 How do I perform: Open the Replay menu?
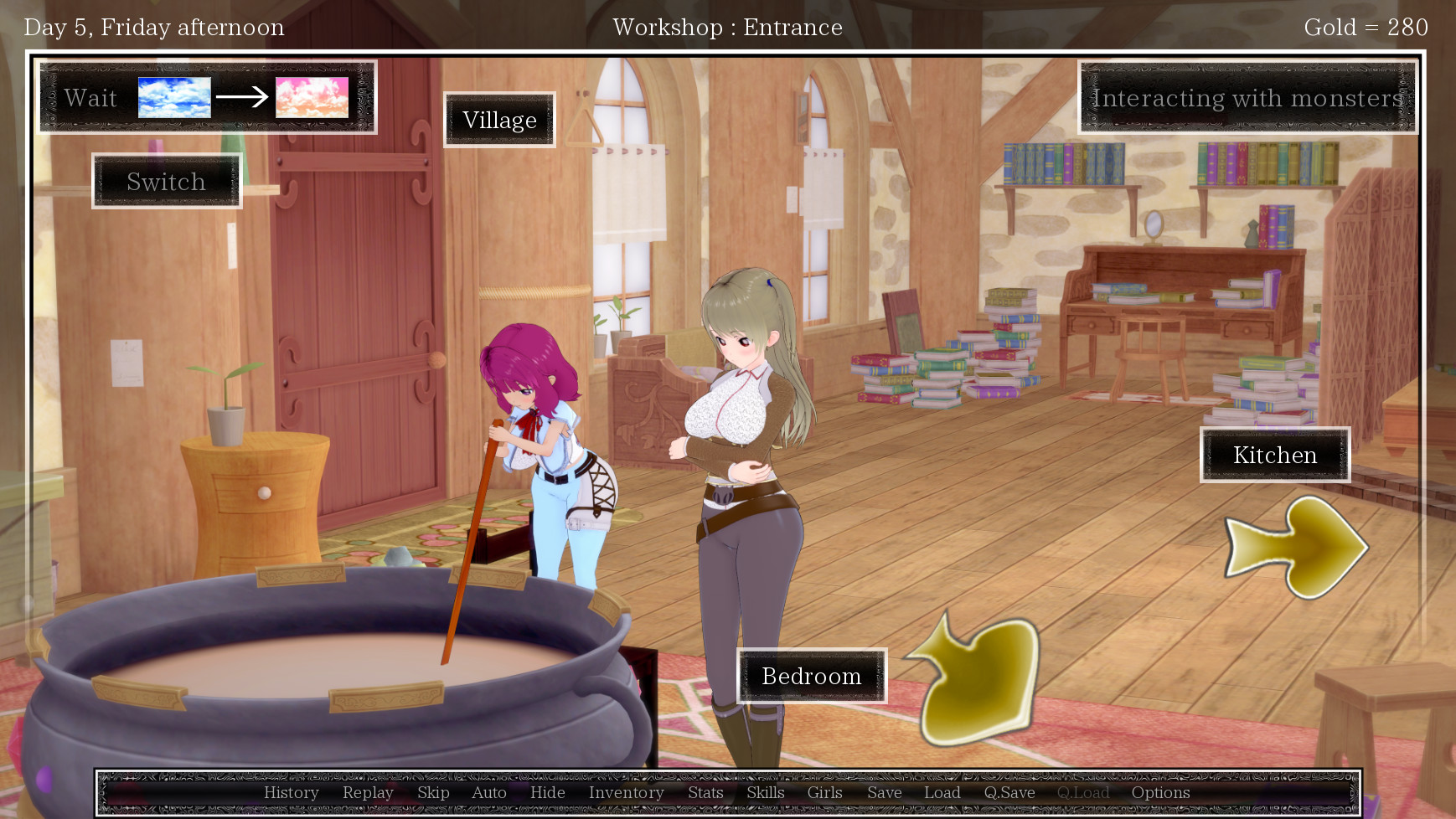click(368, 792)
